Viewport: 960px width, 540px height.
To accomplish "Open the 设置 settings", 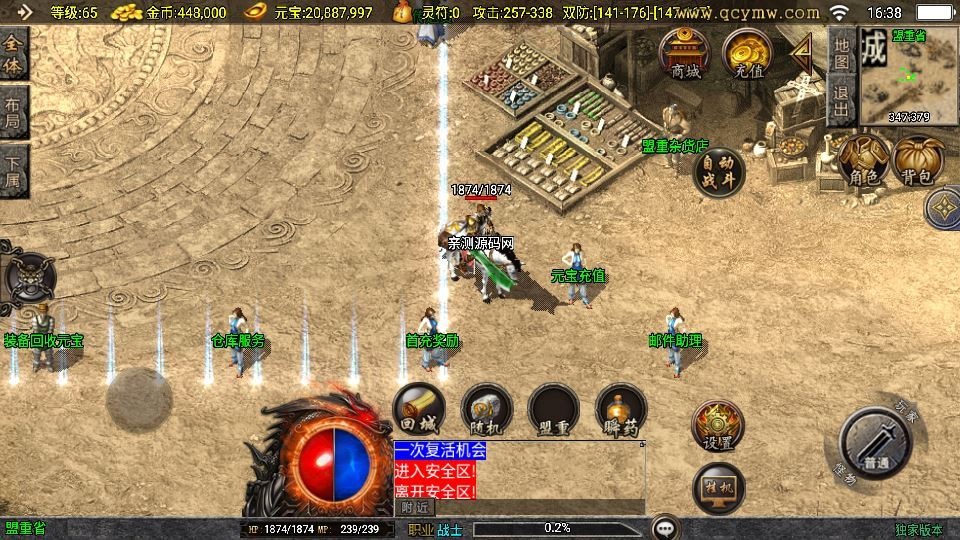I will pos(718,427).
